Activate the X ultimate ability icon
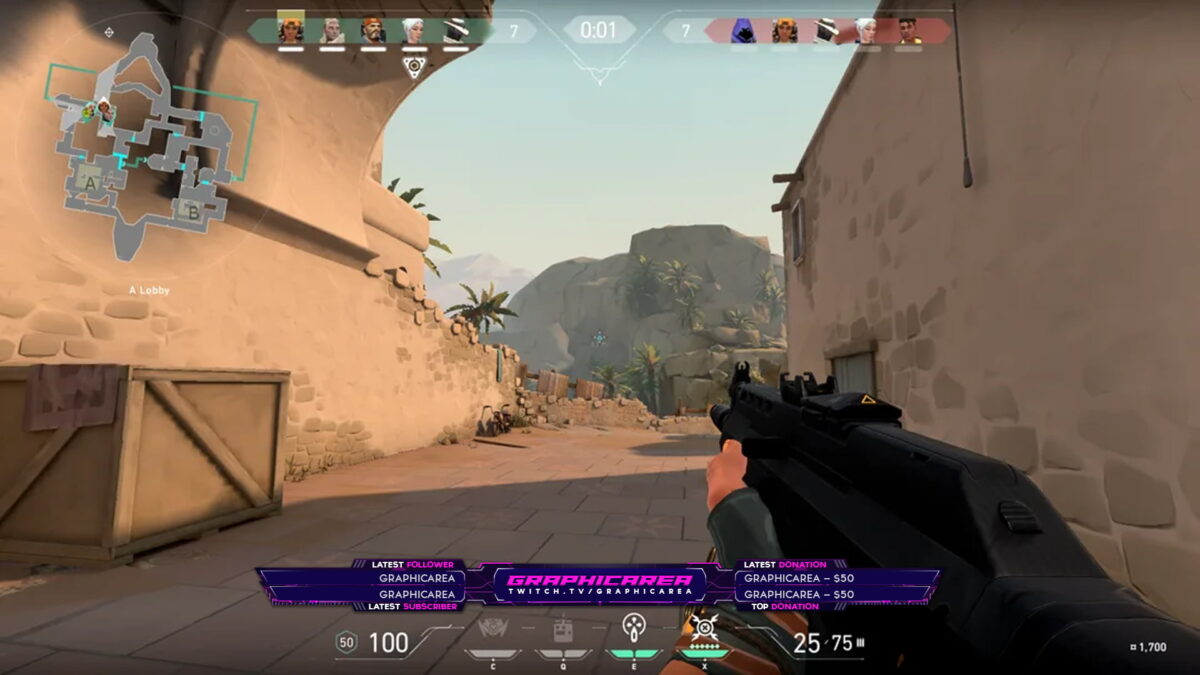 coord(705,631)
